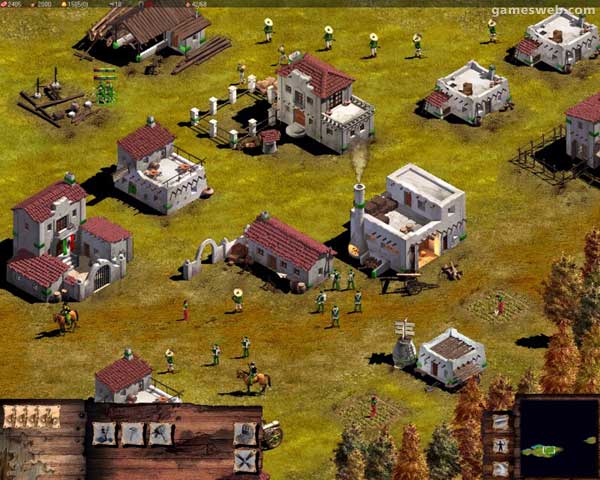
Task: Choose the fist icon above crossed swords
Action: pyautogui.click(x=245, y=433)
